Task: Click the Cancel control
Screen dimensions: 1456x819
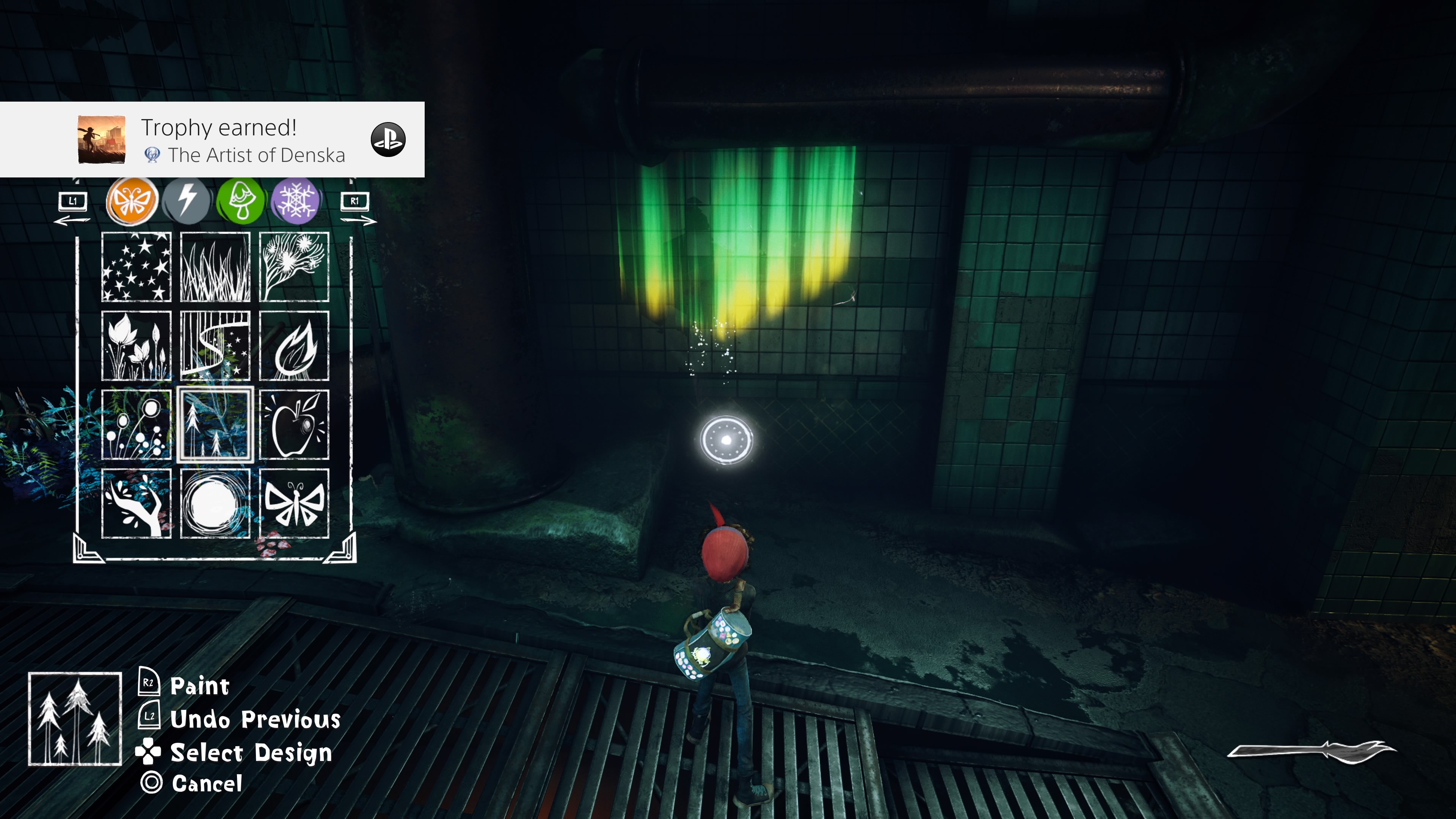Action: pos(207,784)
